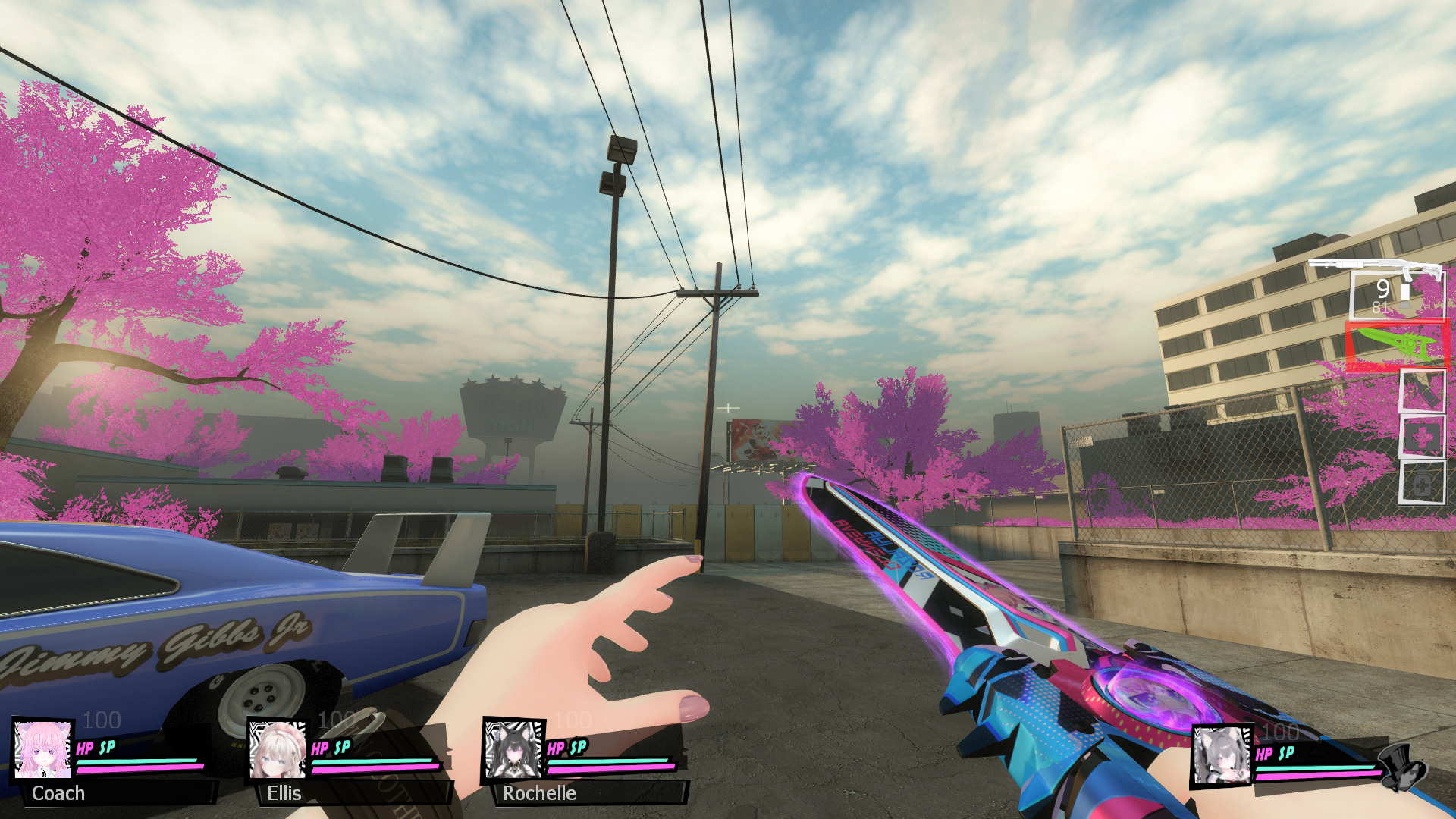Click Ellis's teammate portrait
Image resolution: width=1456 pixels, height=819 pixels.
[x=278, y=749]
